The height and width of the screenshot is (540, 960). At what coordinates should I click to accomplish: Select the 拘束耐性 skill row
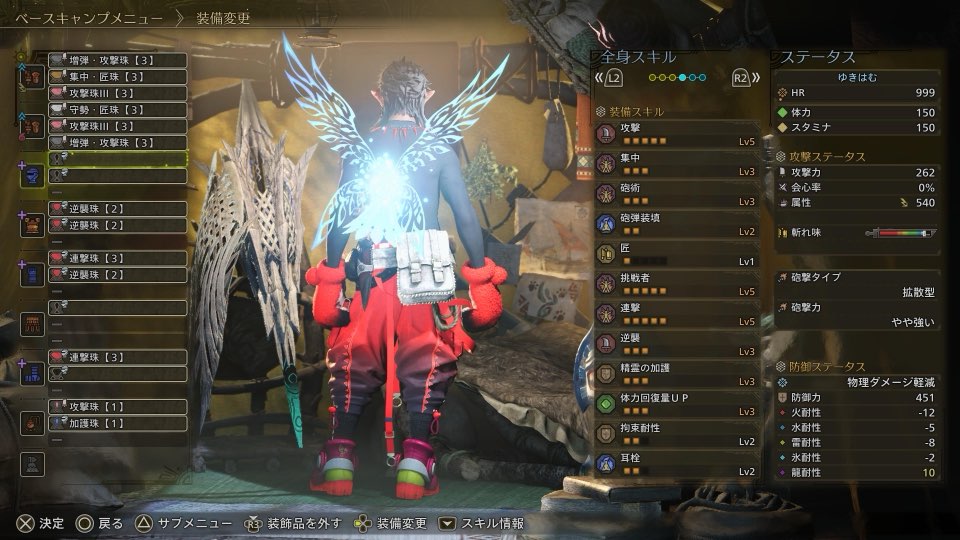point(675,434)
